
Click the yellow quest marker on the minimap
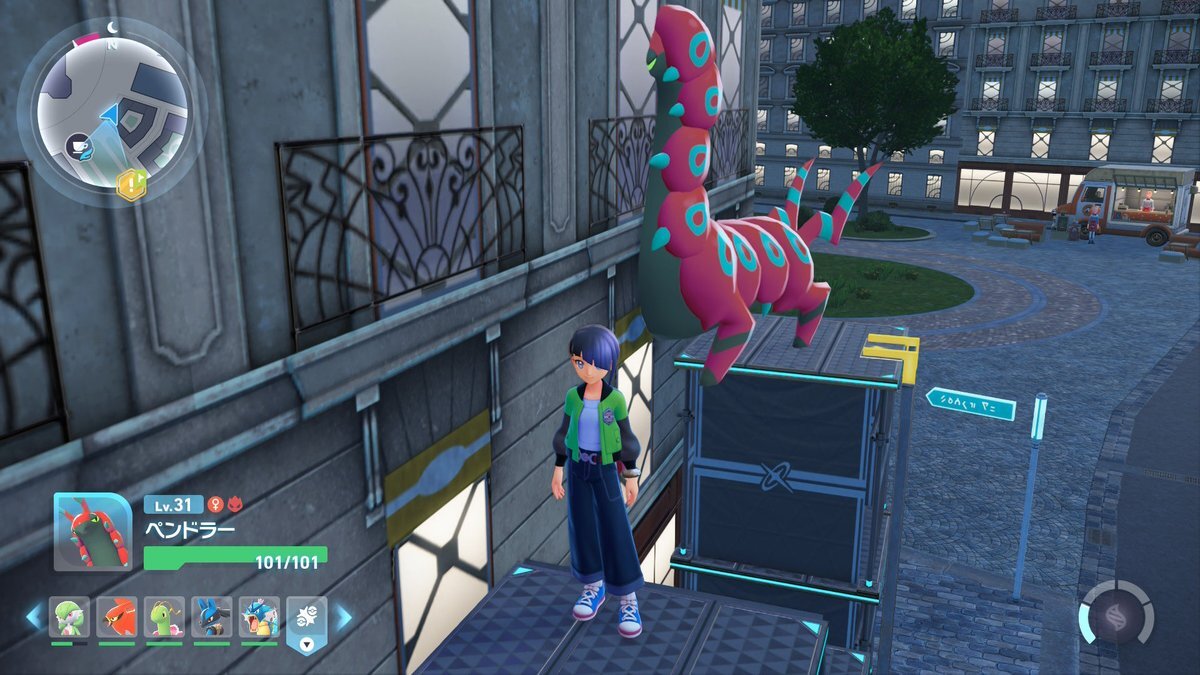[131, 184]
